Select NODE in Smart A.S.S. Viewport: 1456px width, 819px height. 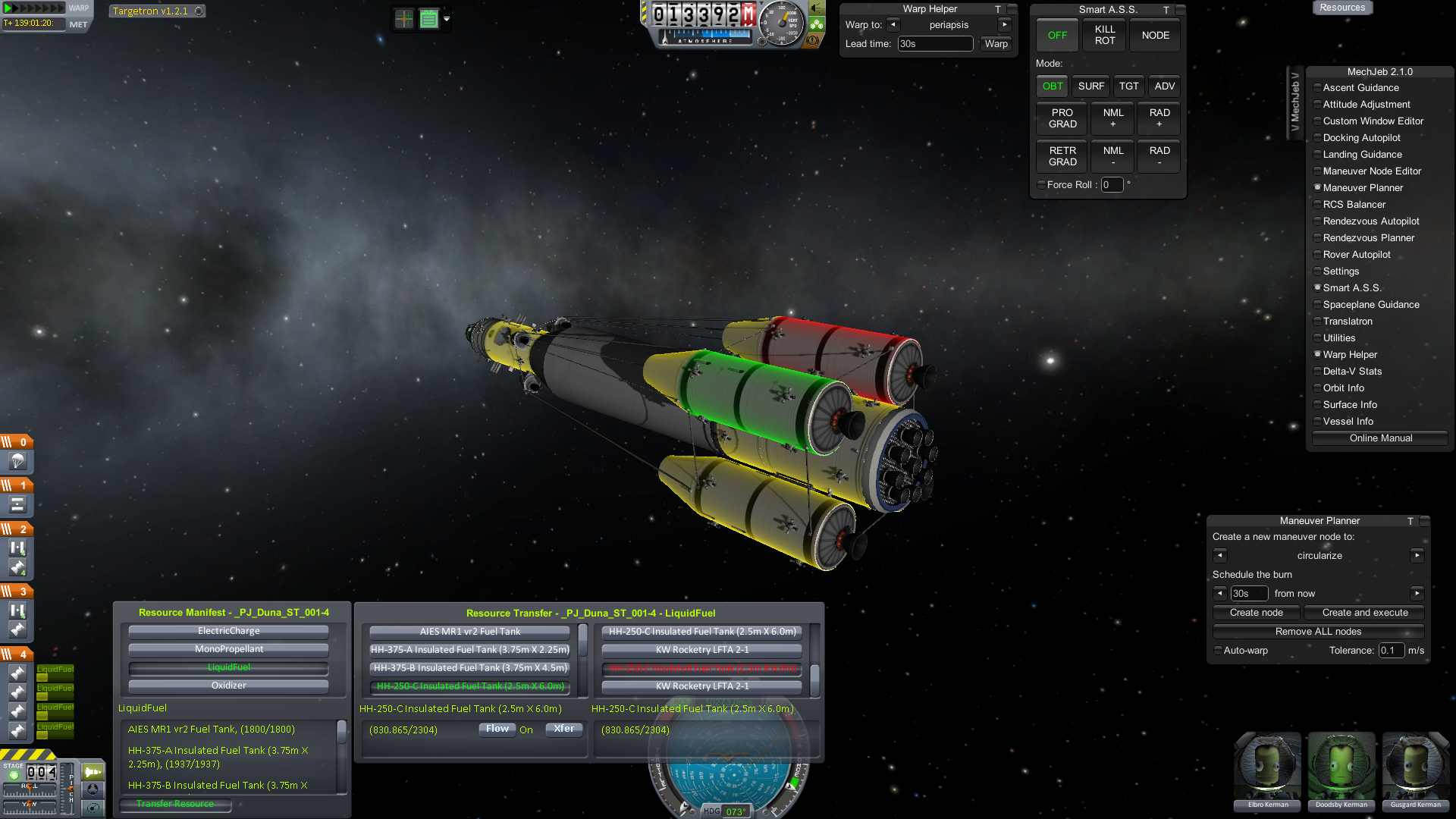1155,35
